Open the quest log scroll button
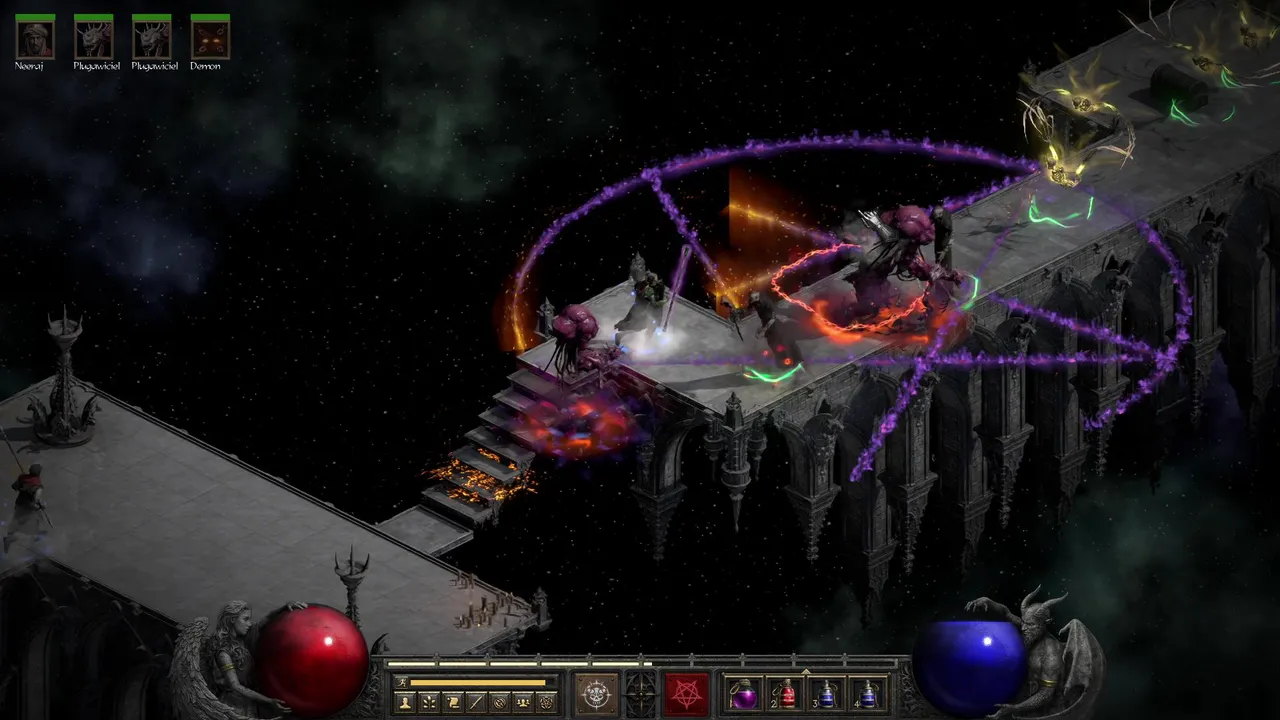The image size is (1280, 720). tap(453, 703)
